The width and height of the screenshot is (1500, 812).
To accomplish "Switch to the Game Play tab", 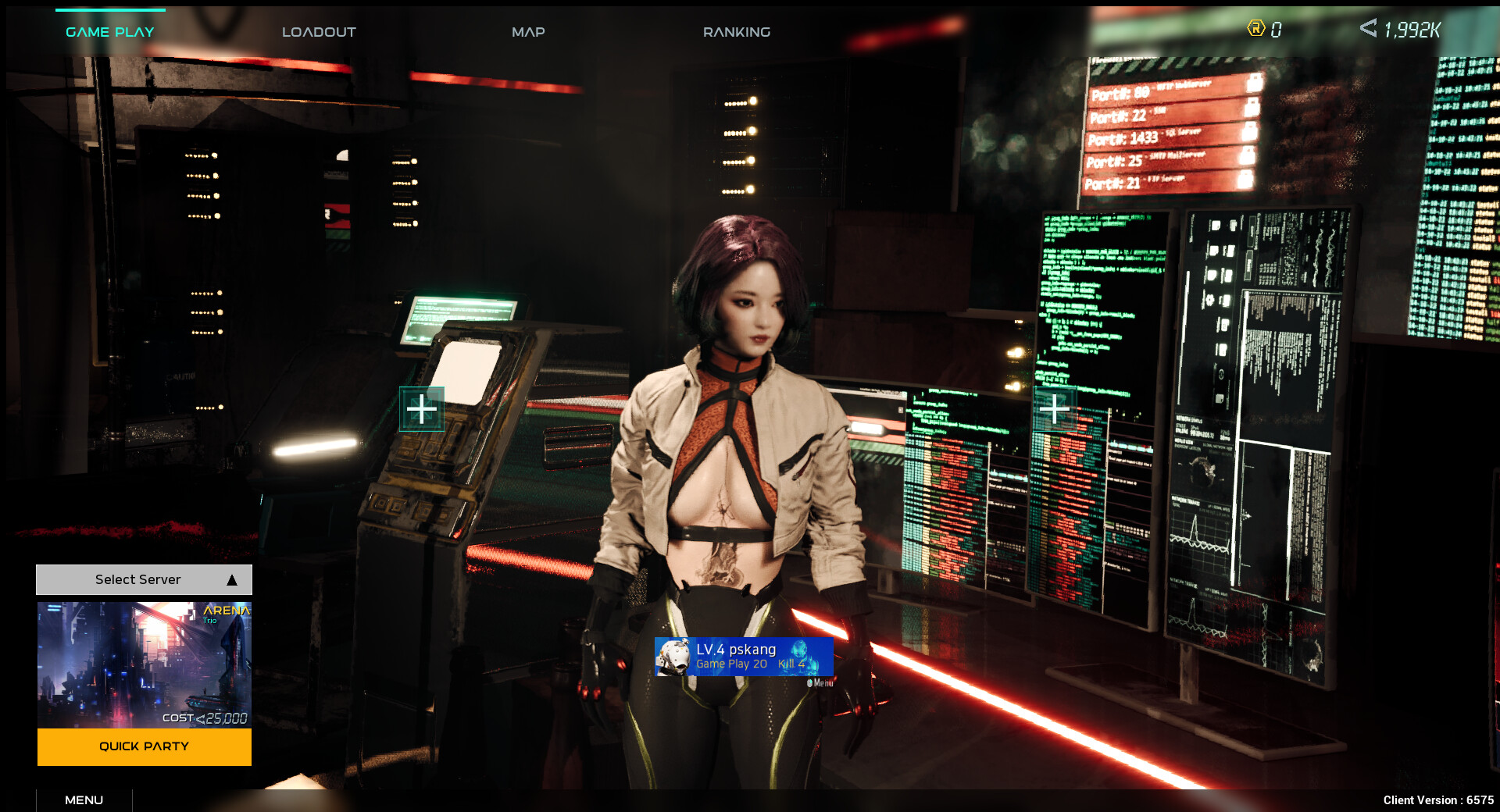I will pyautogui.click(x=110, y=32).
